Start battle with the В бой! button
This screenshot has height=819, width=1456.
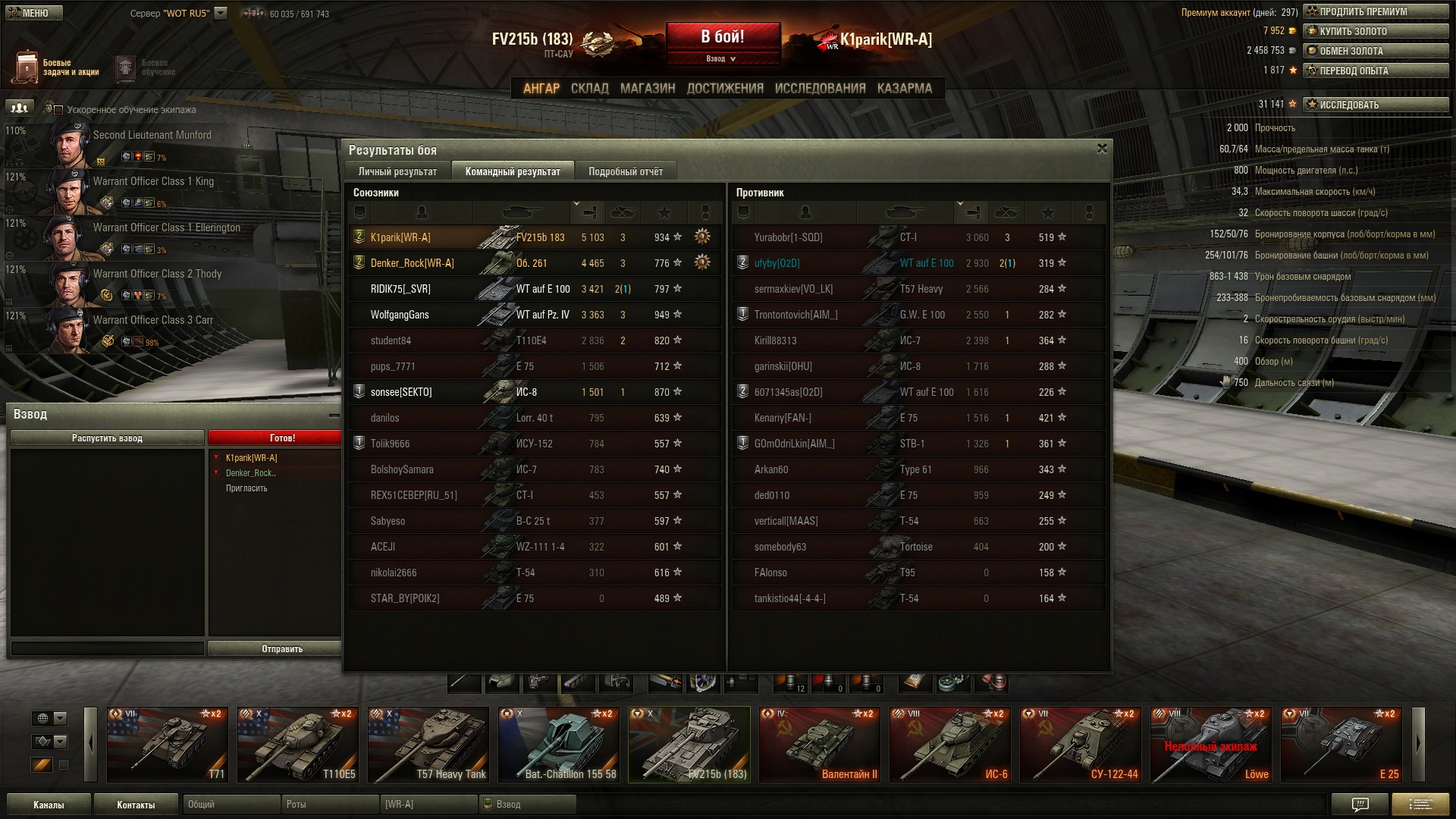(x=723, y=37)
